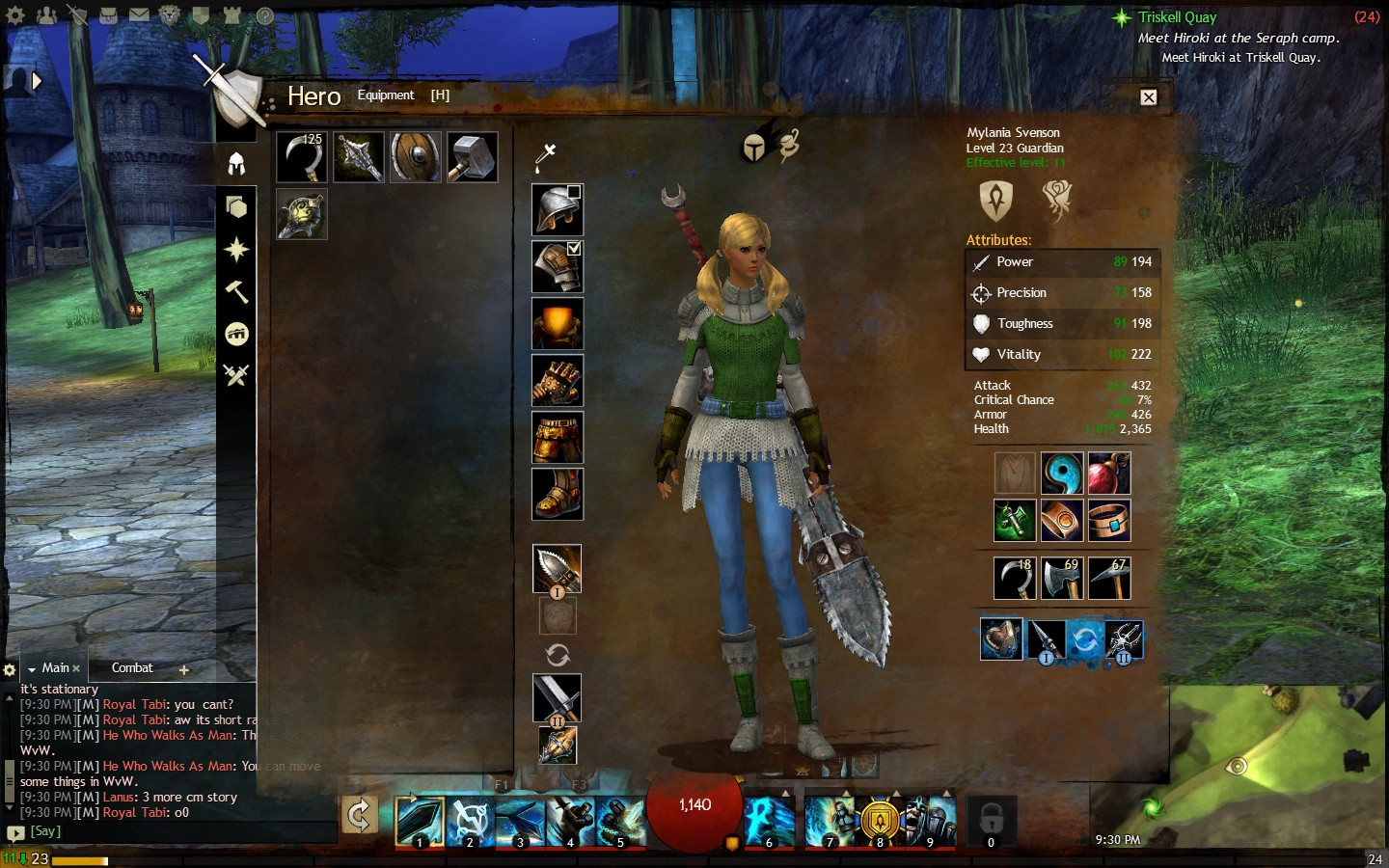The image size is (1389, 868).
Task: Activate the healing skill in slot 6
Action: 769,823
